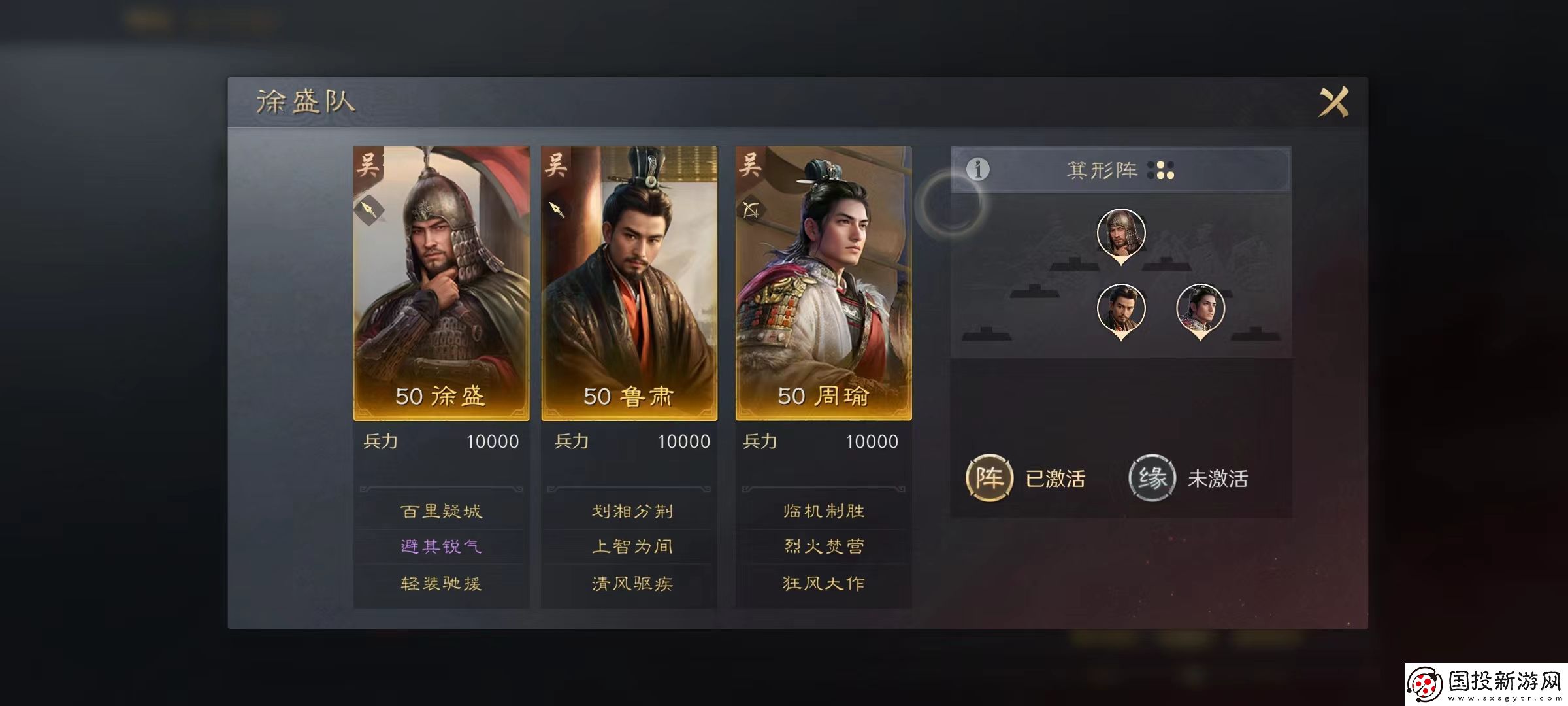This screenshot has width=1568, height=706.
Task: Expand the 上智为间 skill details
Action: [x=632, y=546]
